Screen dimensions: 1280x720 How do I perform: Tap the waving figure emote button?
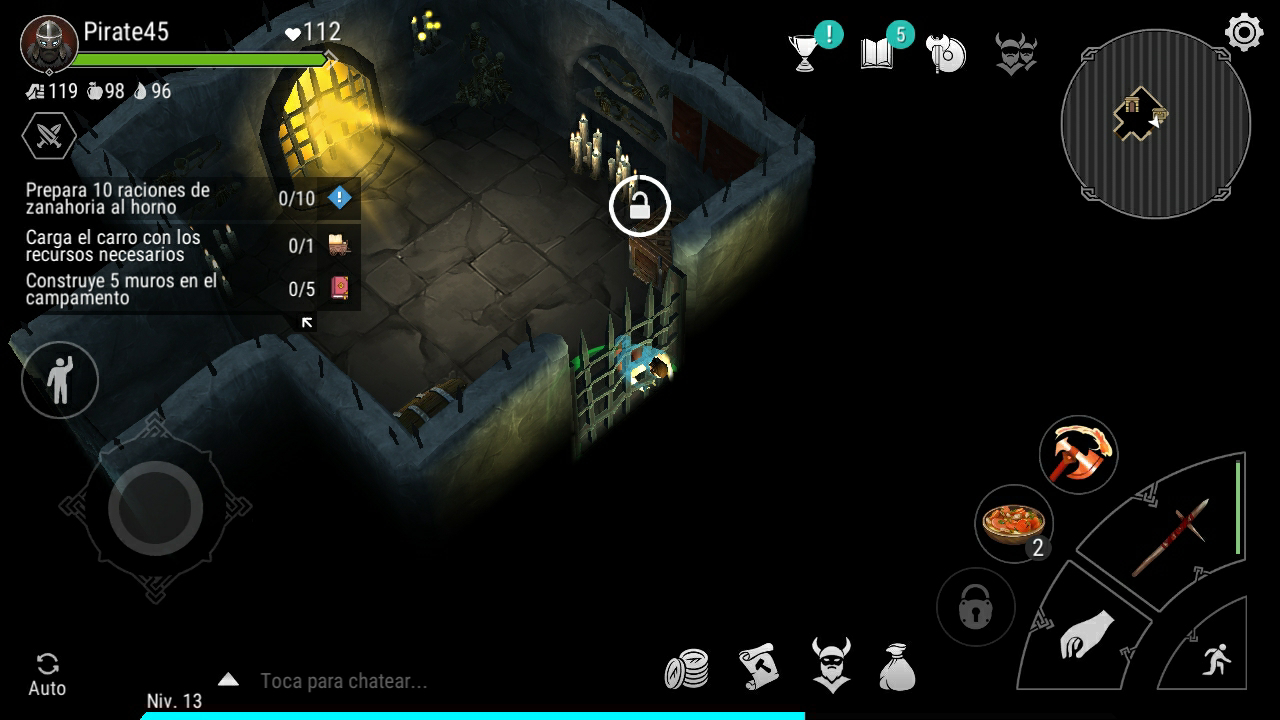click(60, 379)
